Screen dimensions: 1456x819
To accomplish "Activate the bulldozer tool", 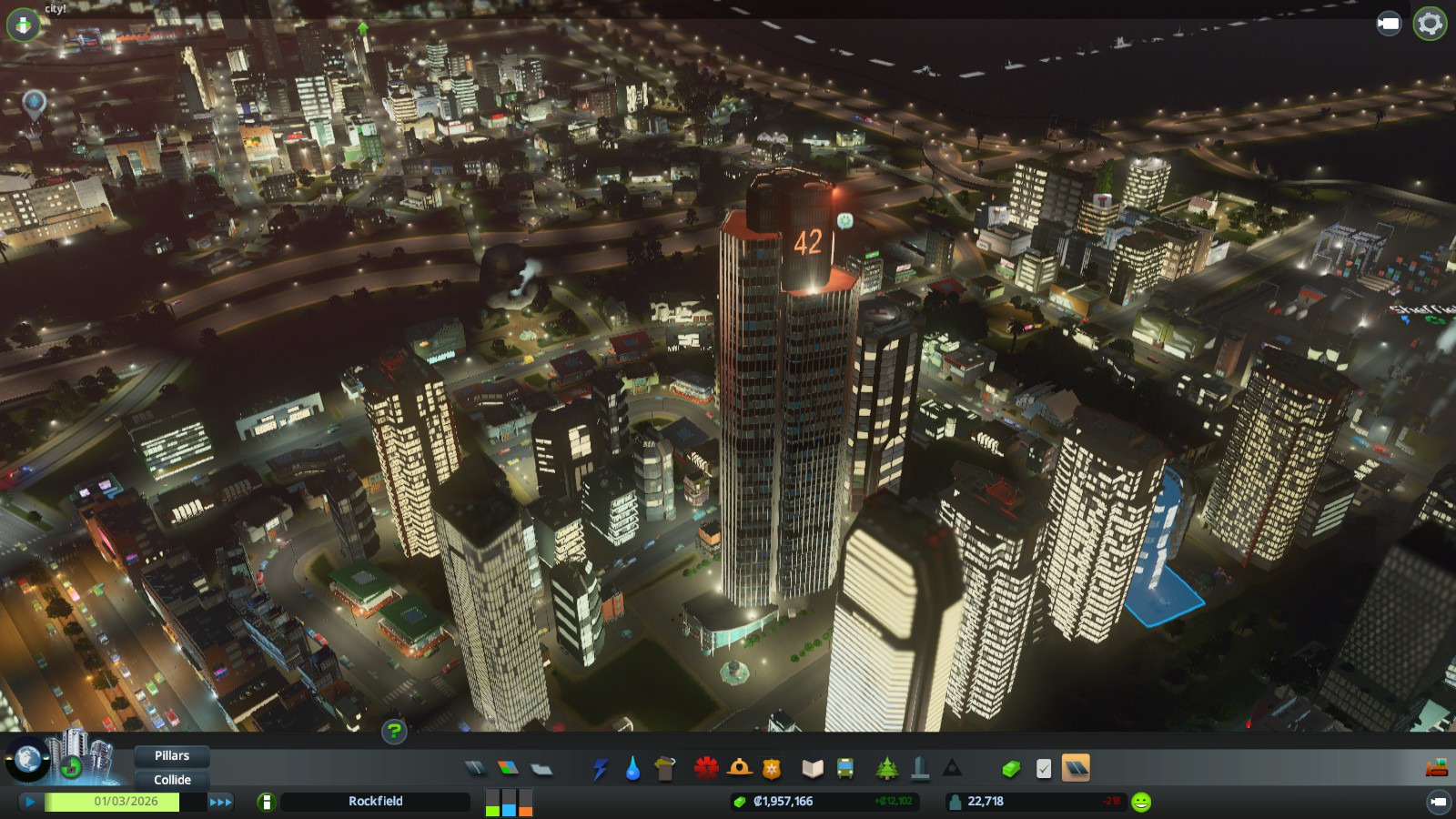I will click(1436, 769).
